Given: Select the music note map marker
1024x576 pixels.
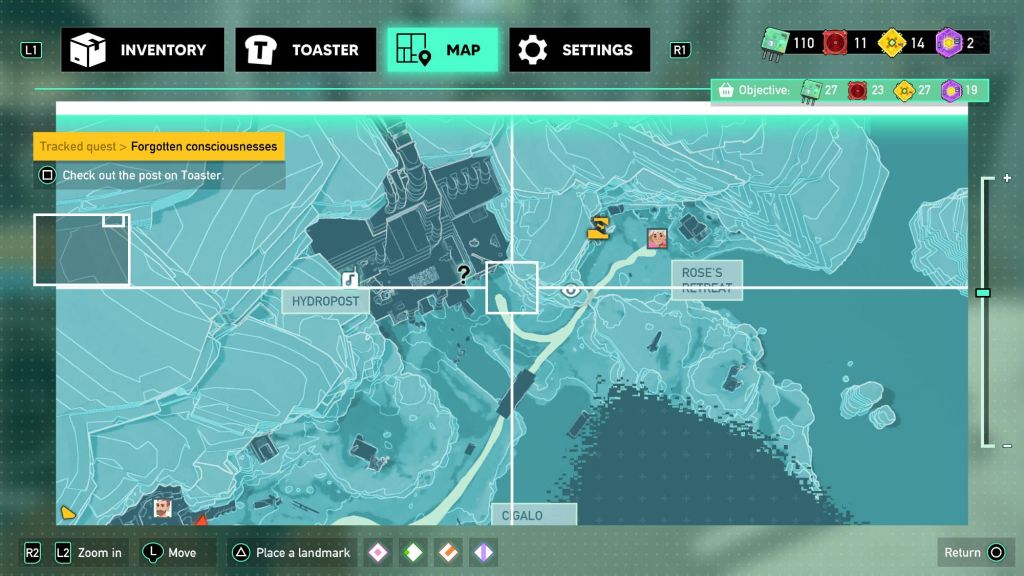Looking at the screenshot, I should 349,280.
